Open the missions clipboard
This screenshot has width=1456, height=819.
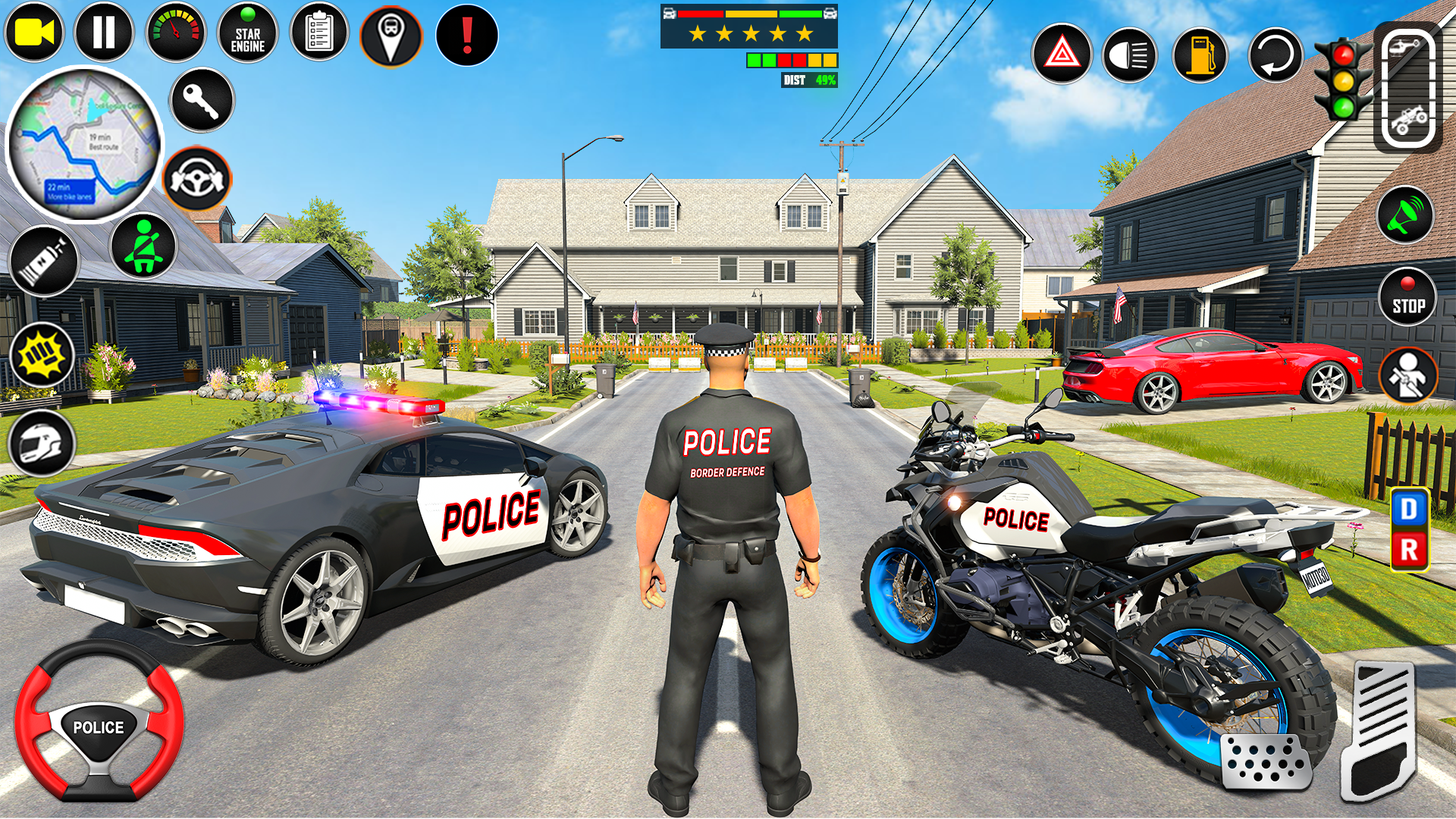click(319, 32)
